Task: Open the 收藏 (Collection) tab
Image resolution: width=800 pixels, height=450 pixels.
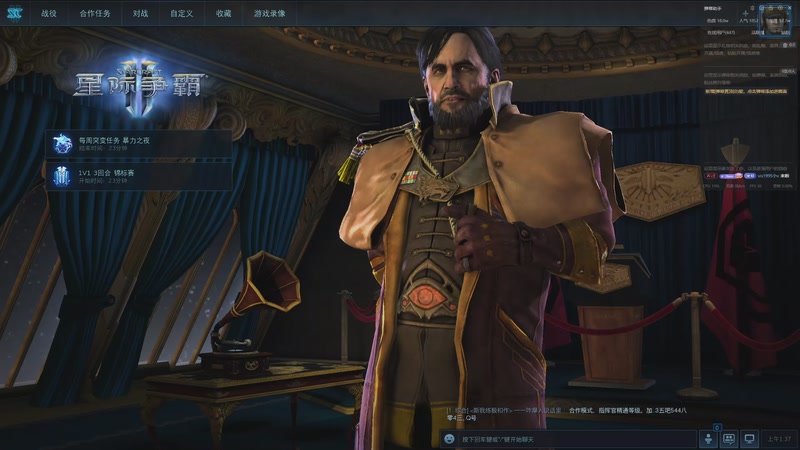Action: [222, 14]
